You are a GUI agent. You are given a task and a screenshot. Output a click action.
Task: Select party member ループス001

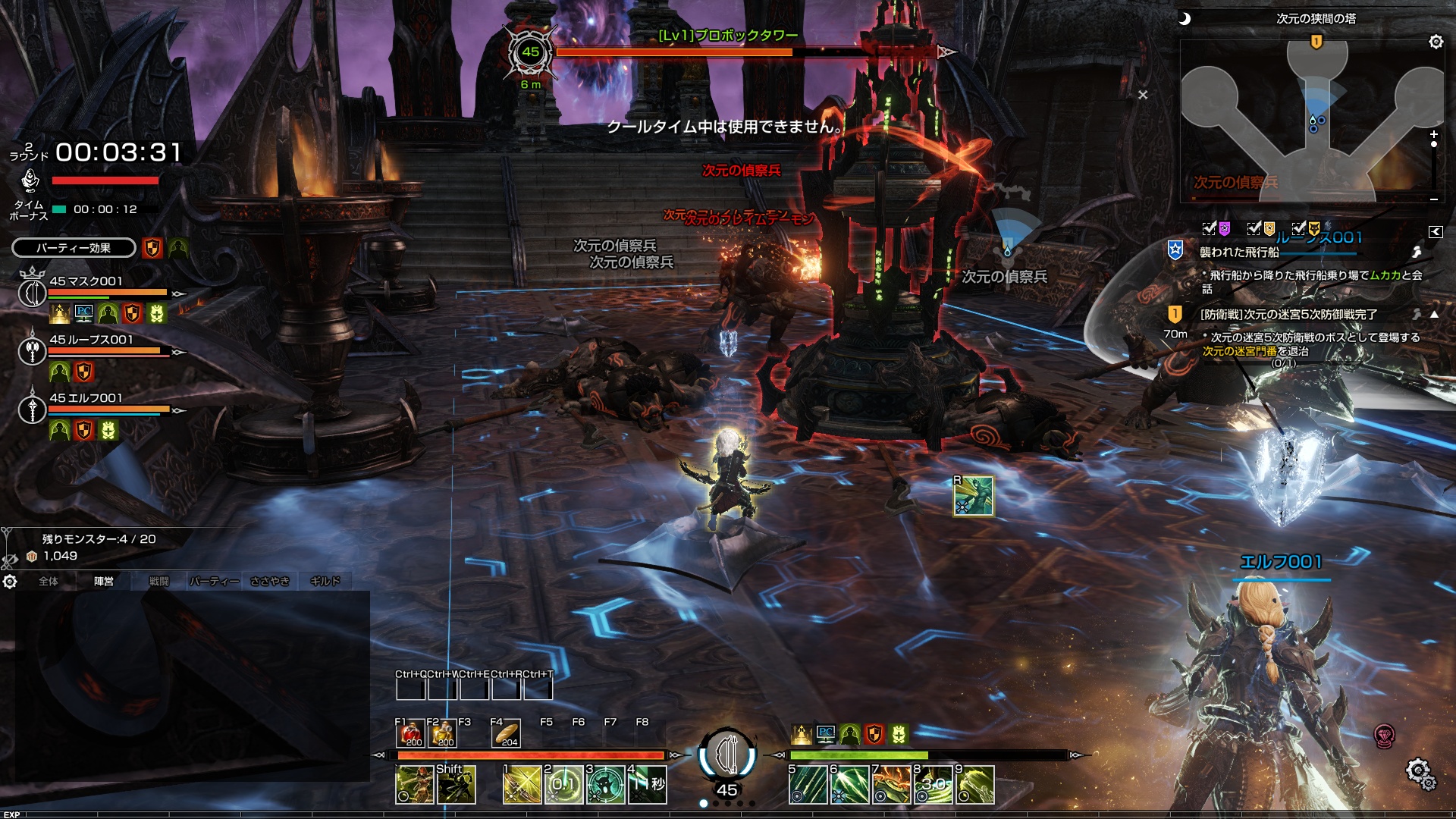click(x=90, y=340)
